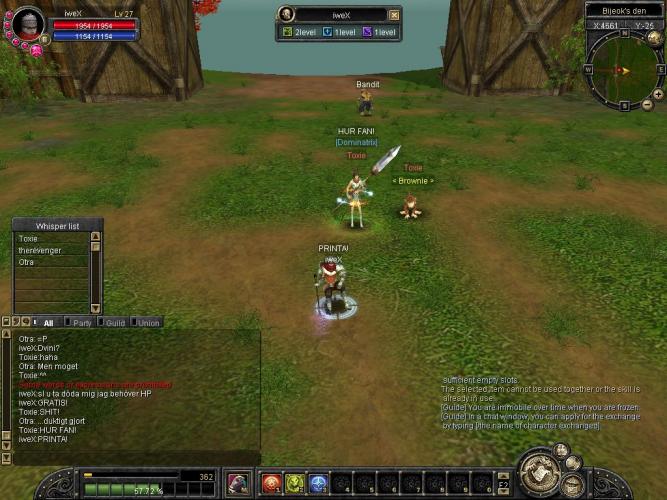667x500 pixels.
Task: Close the iweX target window
Action: [x=394, y=15]
